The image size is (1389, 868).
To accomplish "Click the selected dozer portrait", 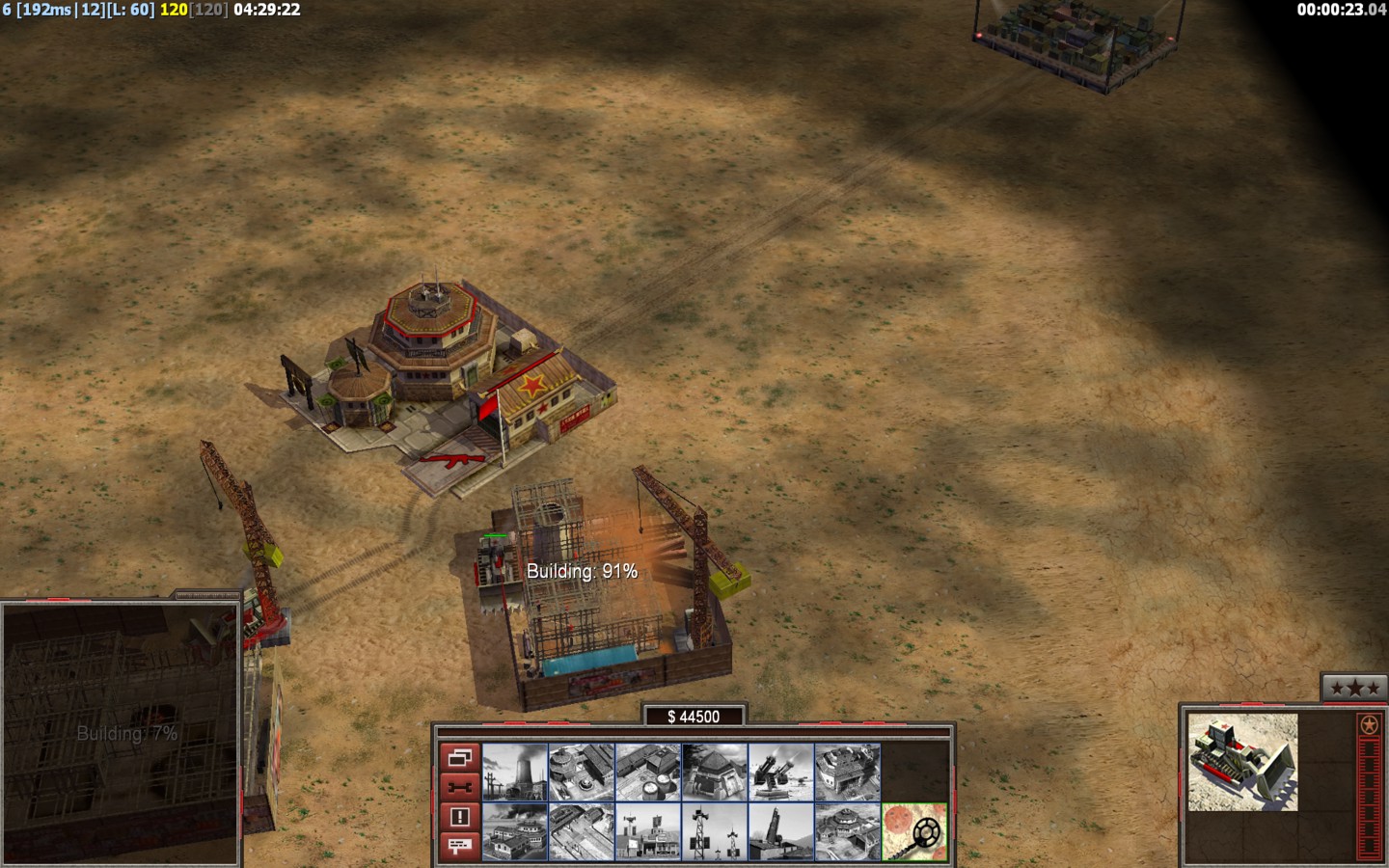I will 1242,762.
